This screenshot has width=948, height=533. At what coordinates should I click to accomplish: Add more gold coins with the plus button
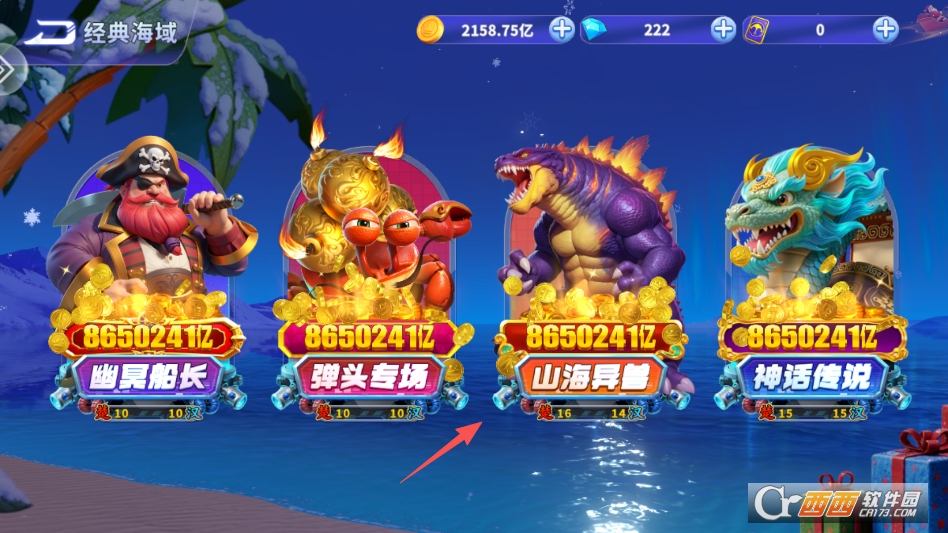[x=562, y=29]
